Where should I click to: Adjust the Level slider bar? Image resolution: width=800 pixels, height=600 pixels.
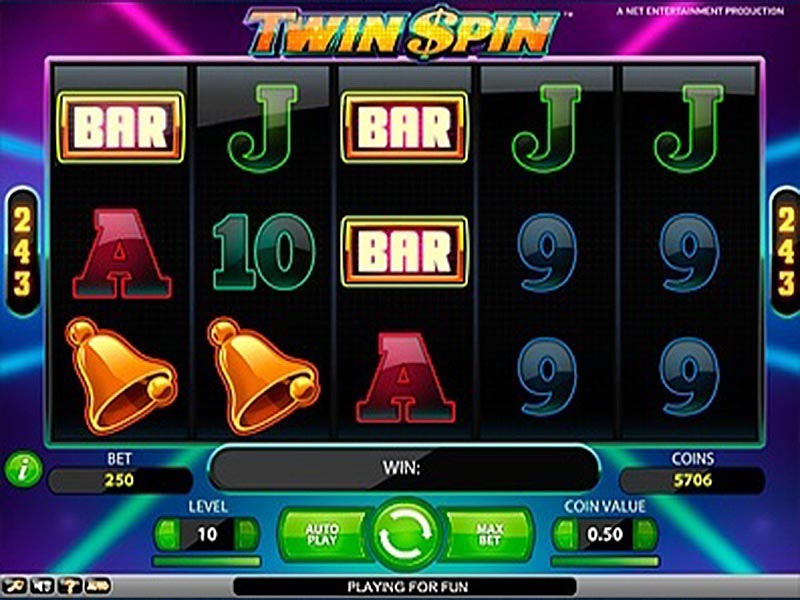(208, 561)
